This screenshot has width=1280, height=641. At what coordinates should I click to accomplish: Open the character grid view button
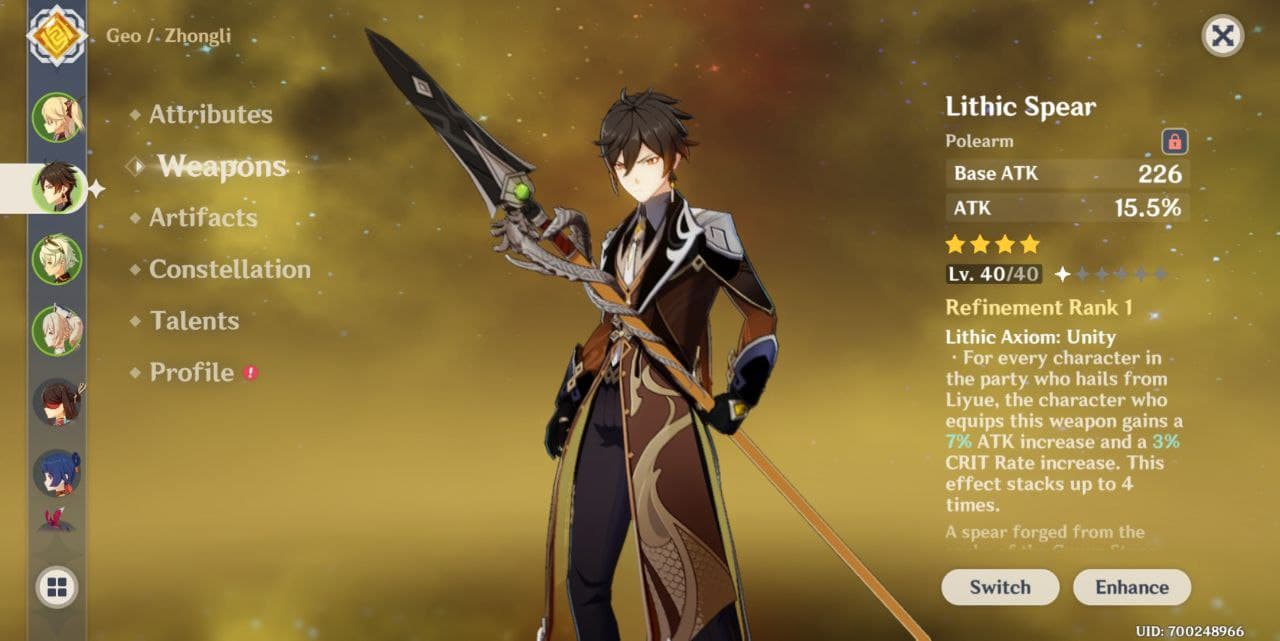tap(57, 588)
